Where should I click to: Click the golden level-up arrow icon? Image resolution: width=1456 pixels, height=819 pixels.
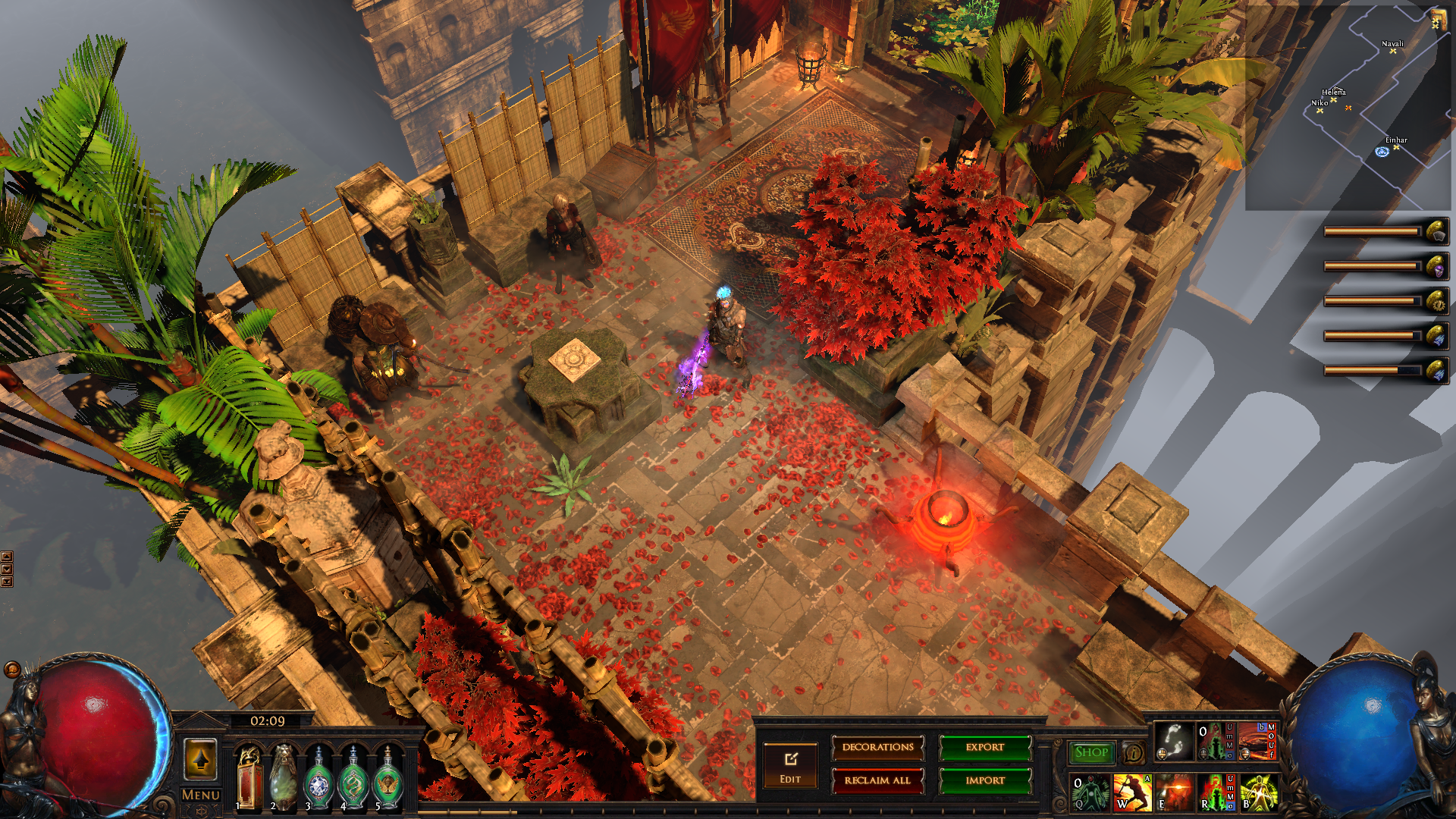click(201, 759)
